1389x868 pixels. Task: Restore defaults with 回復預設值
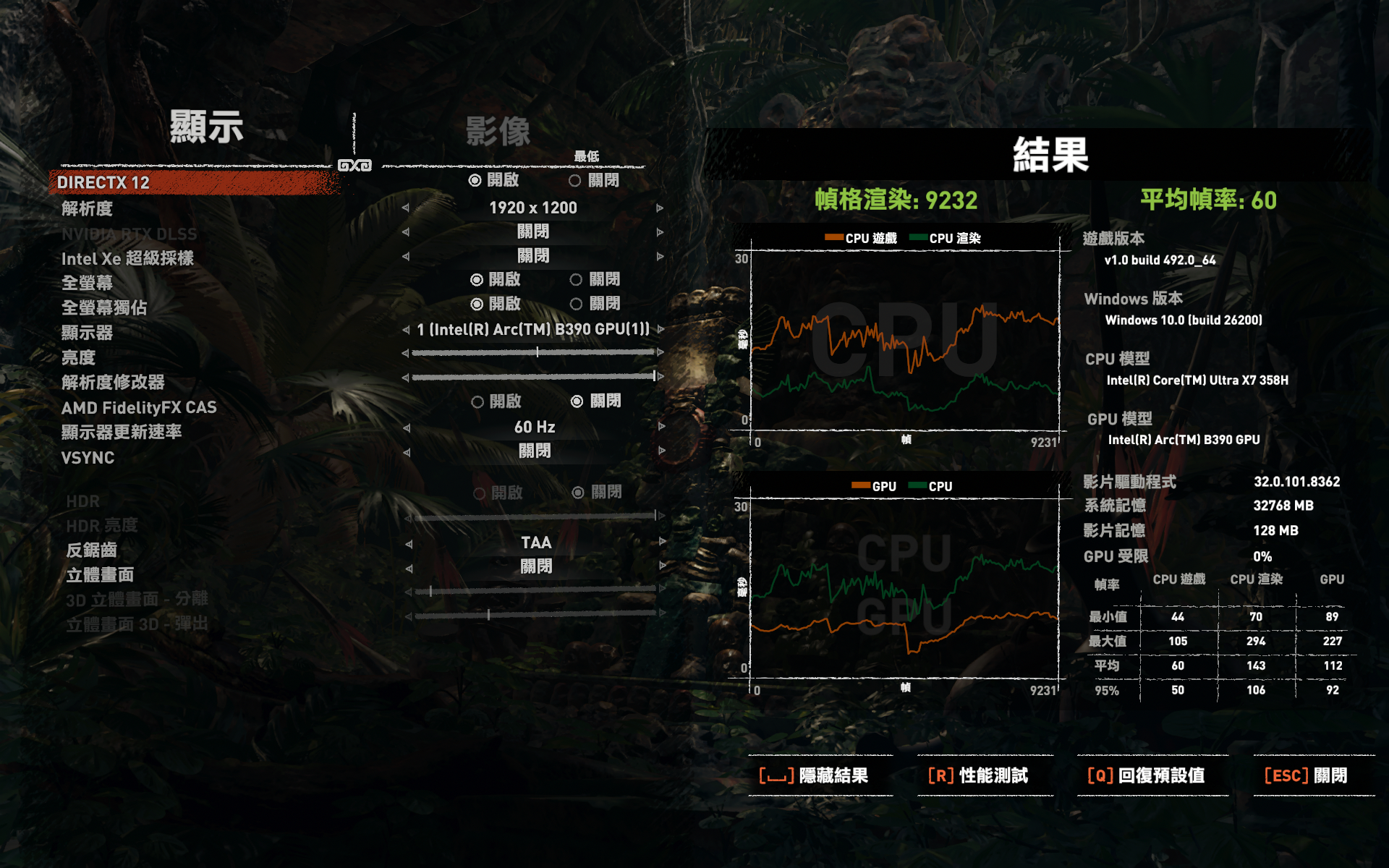click(x=1146, y=775)
